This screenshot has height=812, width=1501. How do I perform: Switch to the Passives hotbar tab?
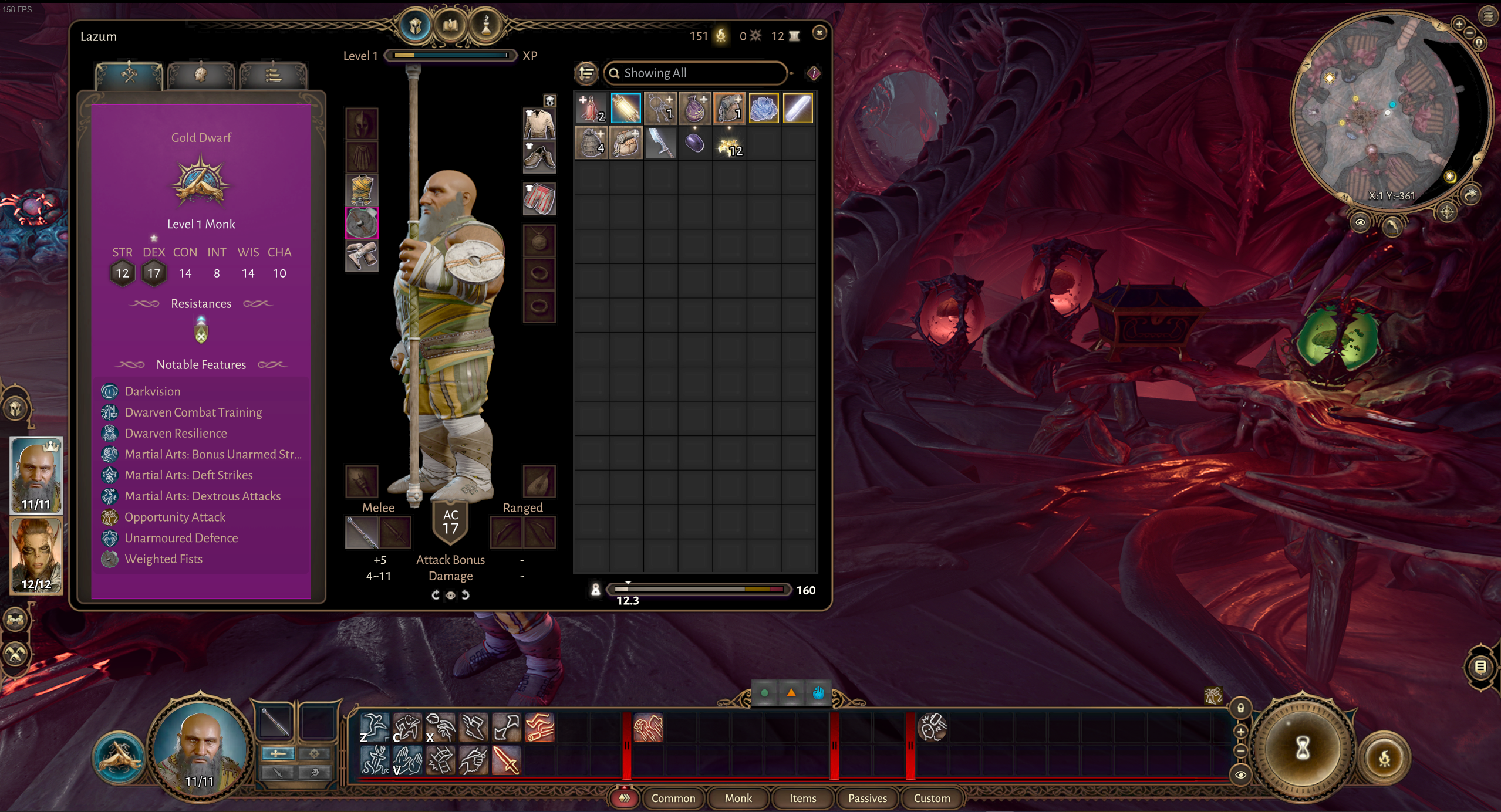pyautogui.click(x=867, y=798)
